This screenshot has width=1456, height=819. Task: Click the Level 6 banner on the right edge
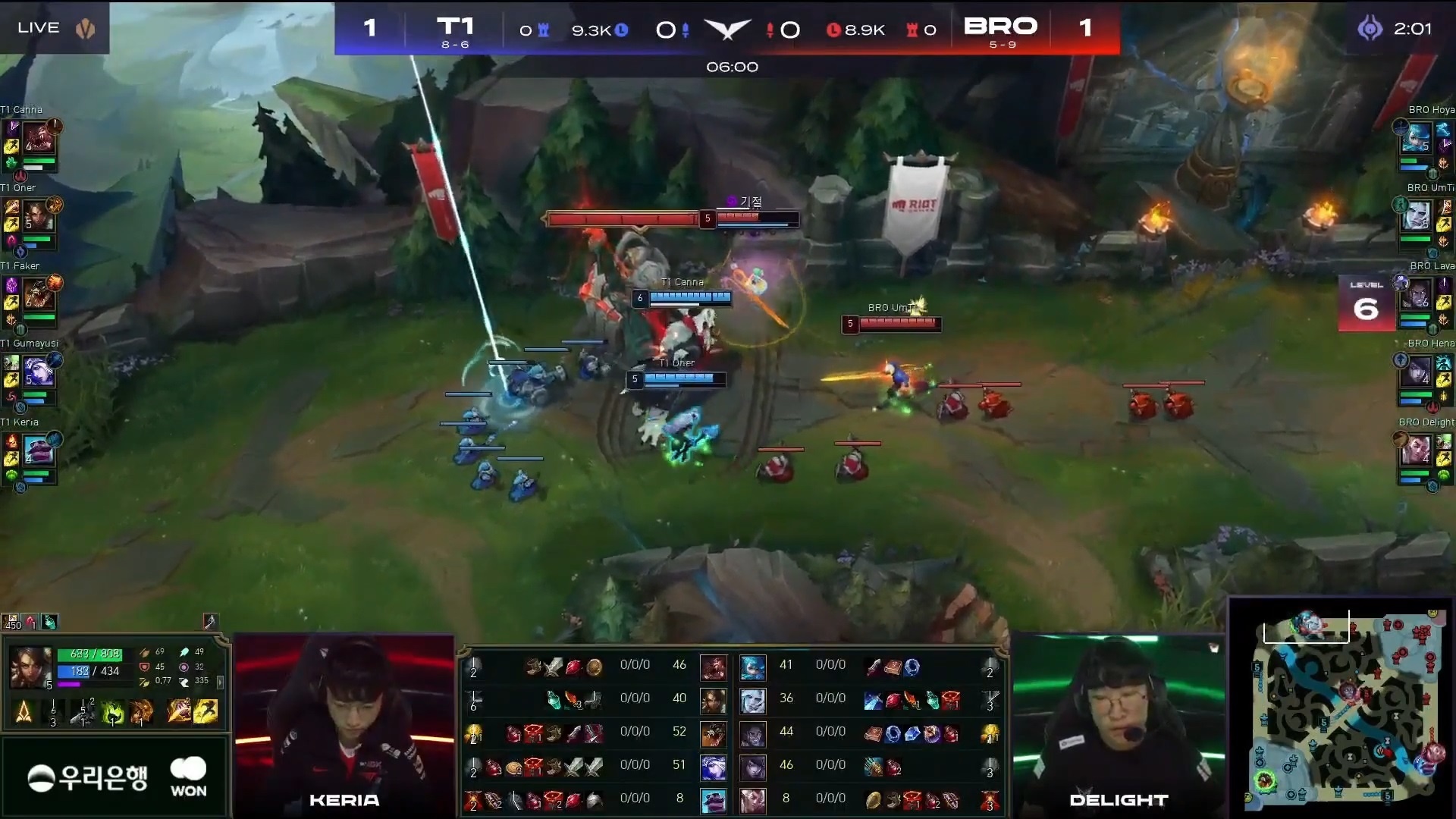[x=1367, y=303]
